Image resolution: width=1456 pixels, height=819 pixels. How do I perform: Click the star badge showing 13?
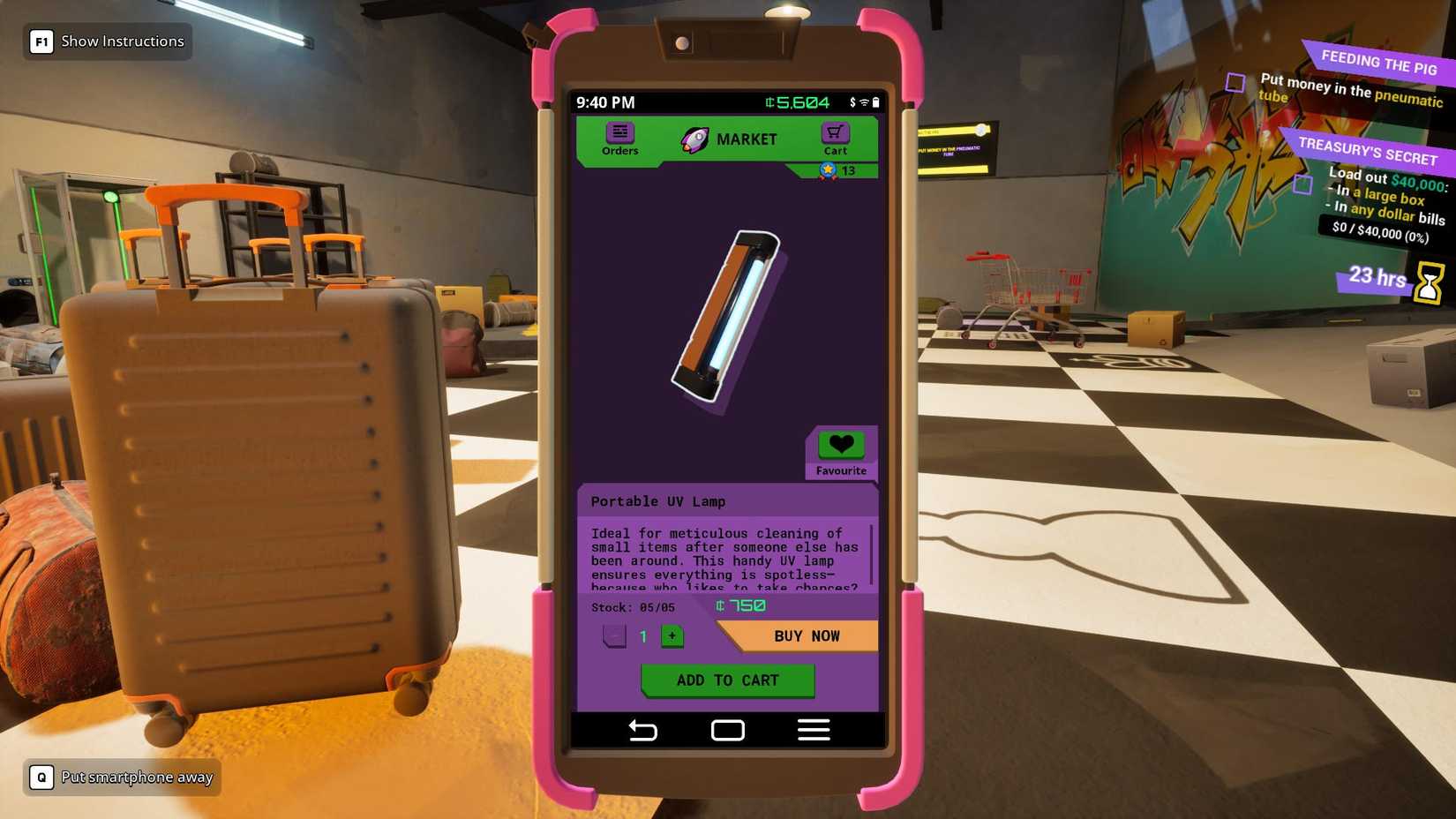tap(828, 171)
